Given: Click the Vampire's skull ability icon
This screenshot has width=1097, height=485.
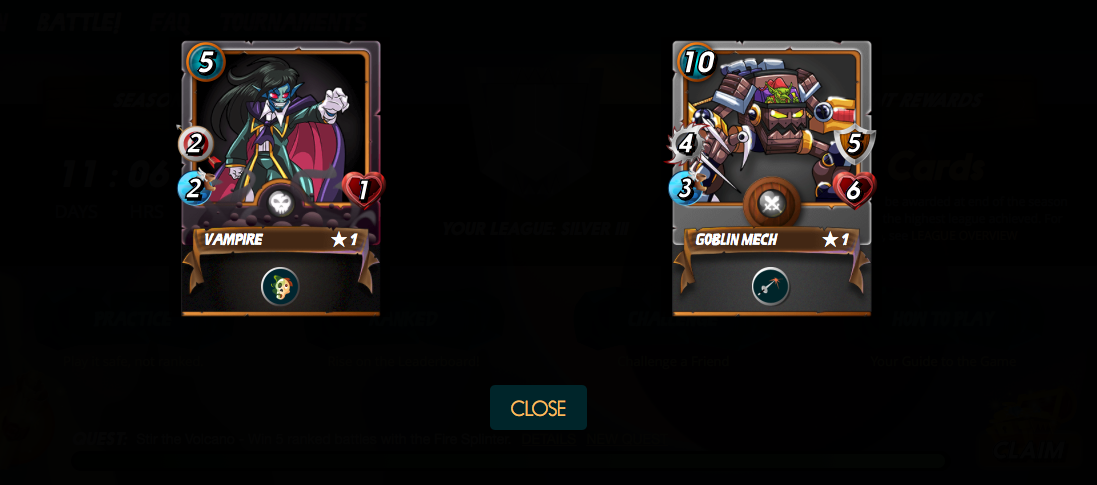Looking at the screenshot, I should [x=280, y=287].
